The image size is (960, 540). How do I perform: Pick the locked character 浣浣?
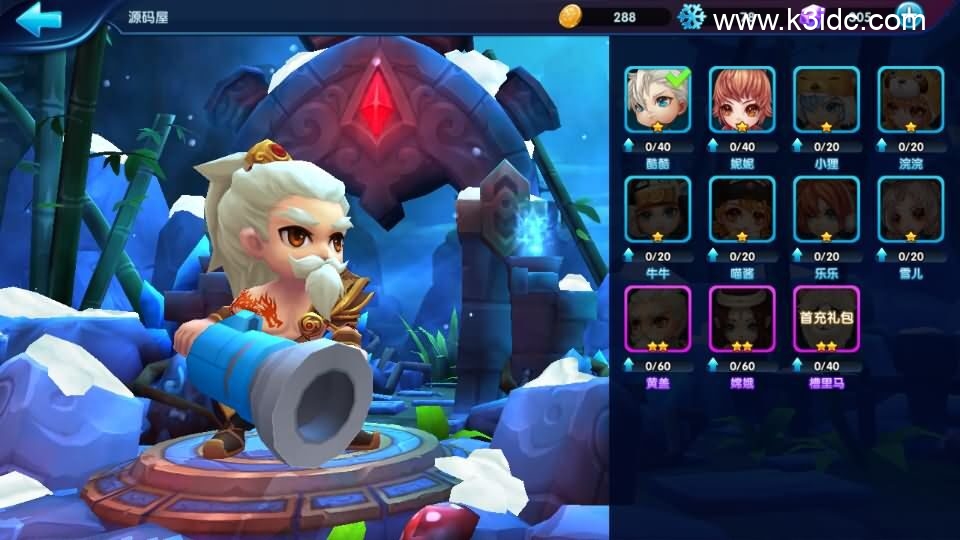coord(910,99)
